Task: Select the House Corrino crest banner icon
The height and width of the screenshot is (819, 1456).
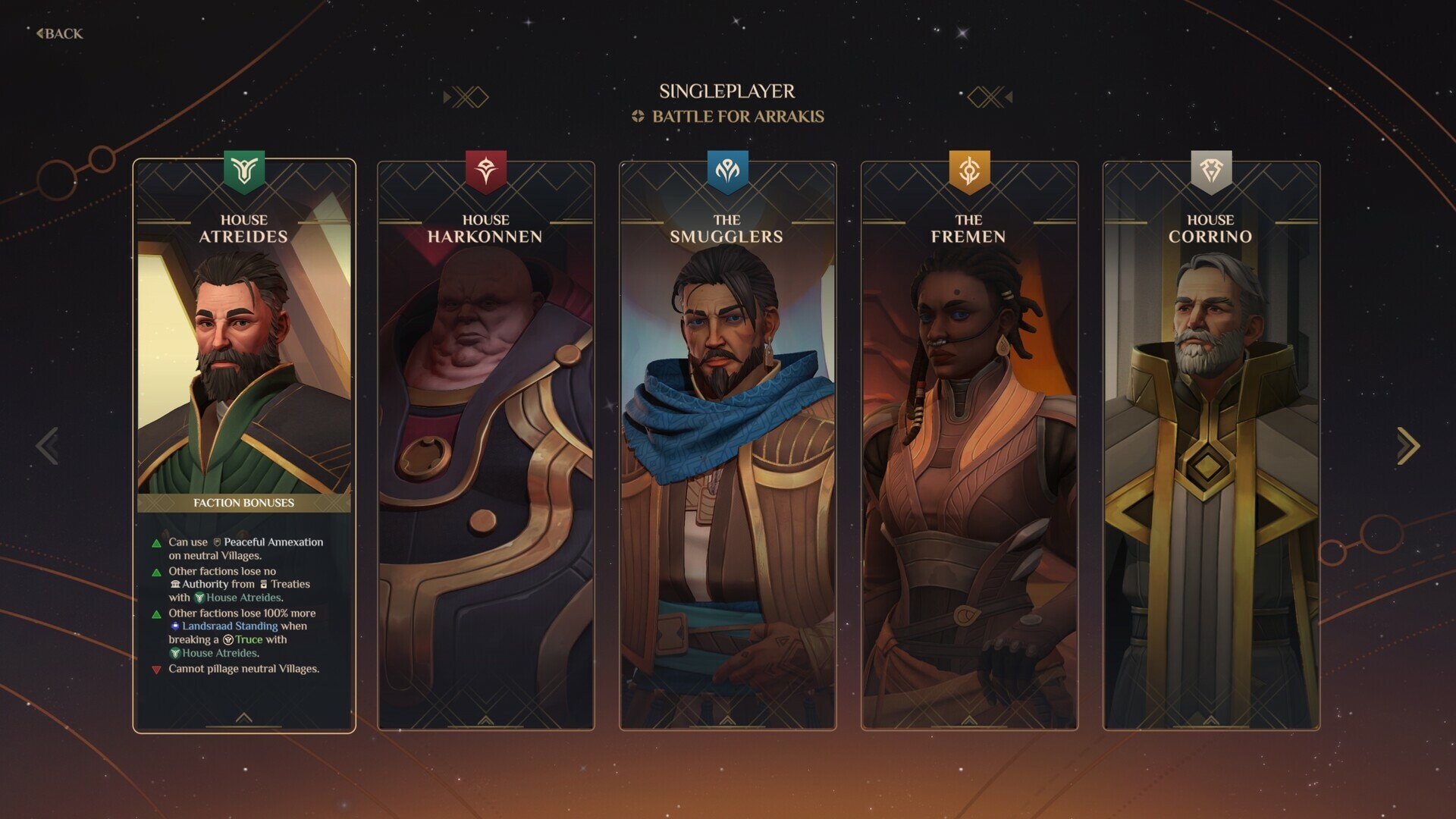Action: coord(1212,168)
